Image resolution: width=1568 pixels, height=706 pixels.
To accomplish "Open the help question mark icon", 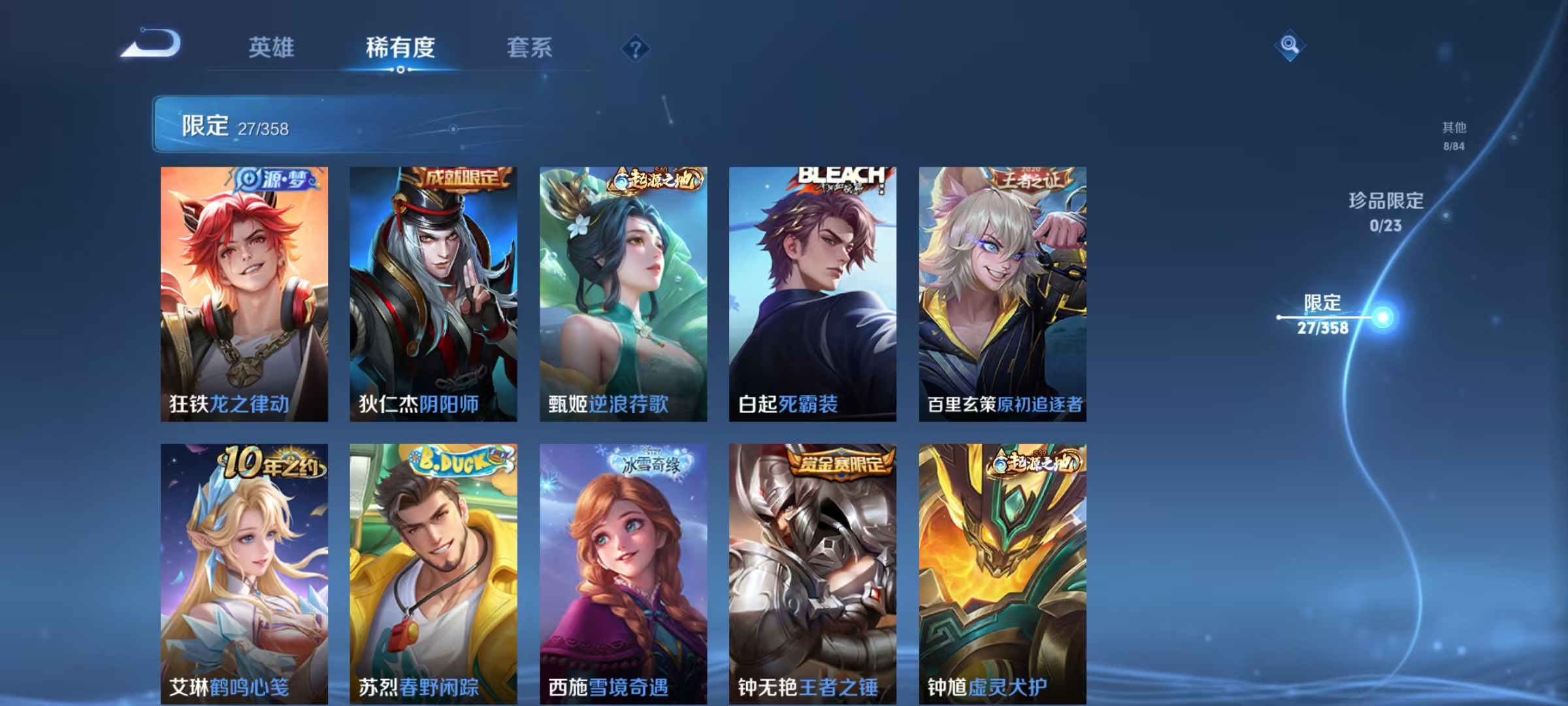I will pos(636,48).
